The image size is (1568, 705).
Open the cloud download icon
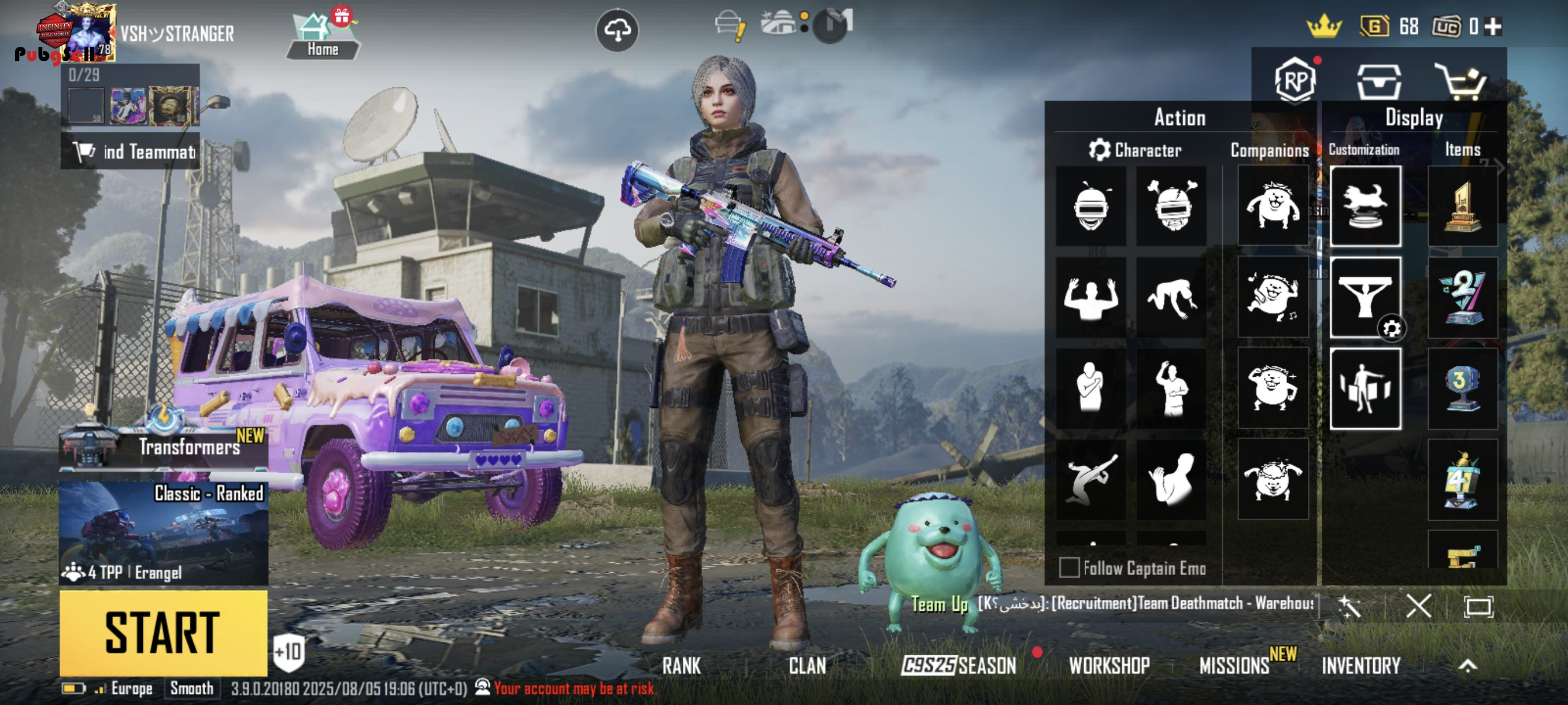click(617, 31)
